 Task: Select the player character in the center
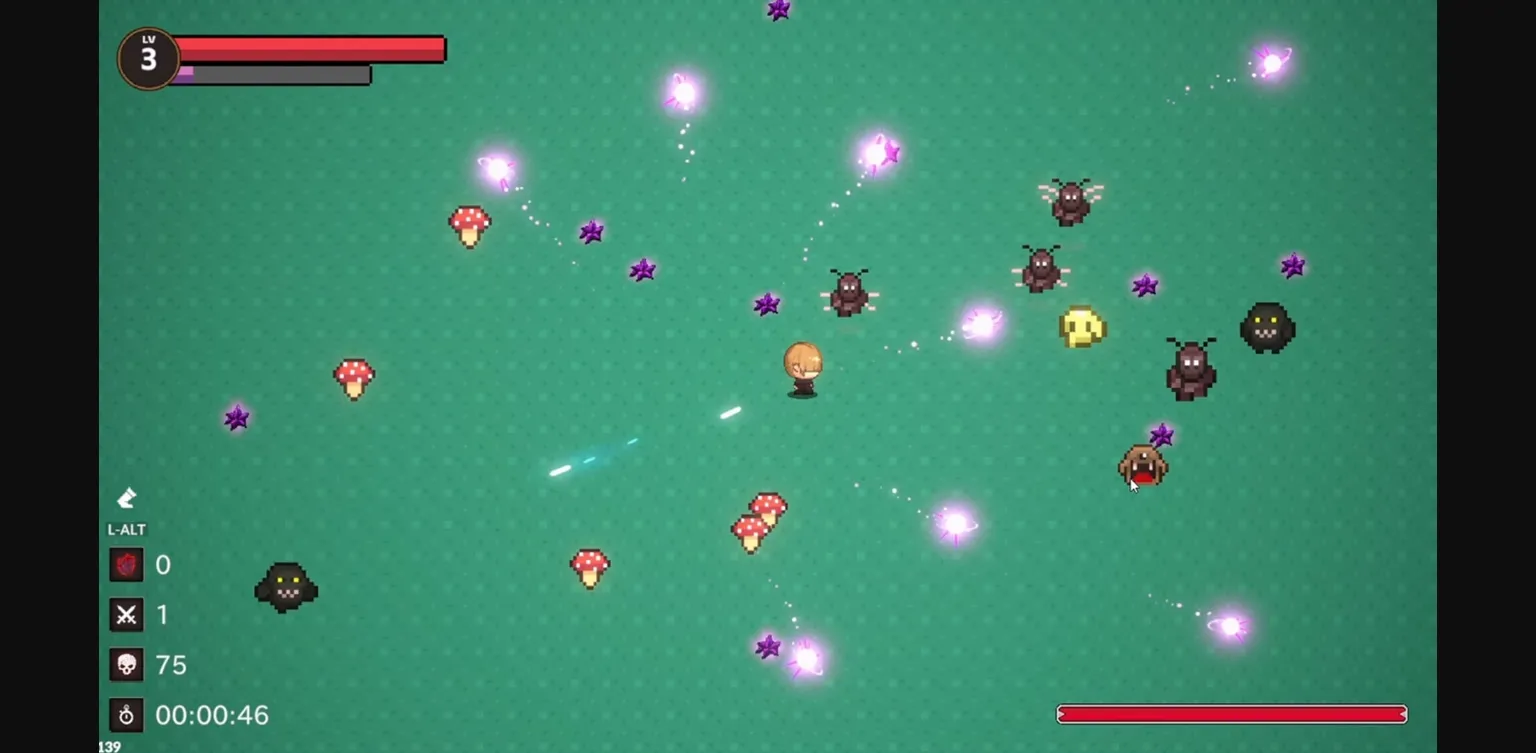coord(802,370)
